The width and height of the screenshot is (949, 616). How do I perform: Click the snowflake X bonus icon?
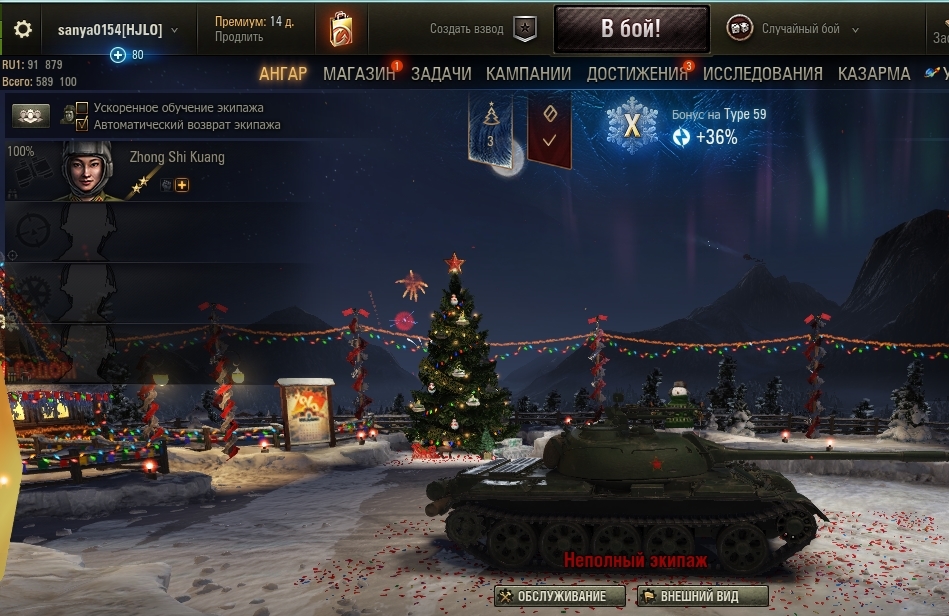click(631, 125)
